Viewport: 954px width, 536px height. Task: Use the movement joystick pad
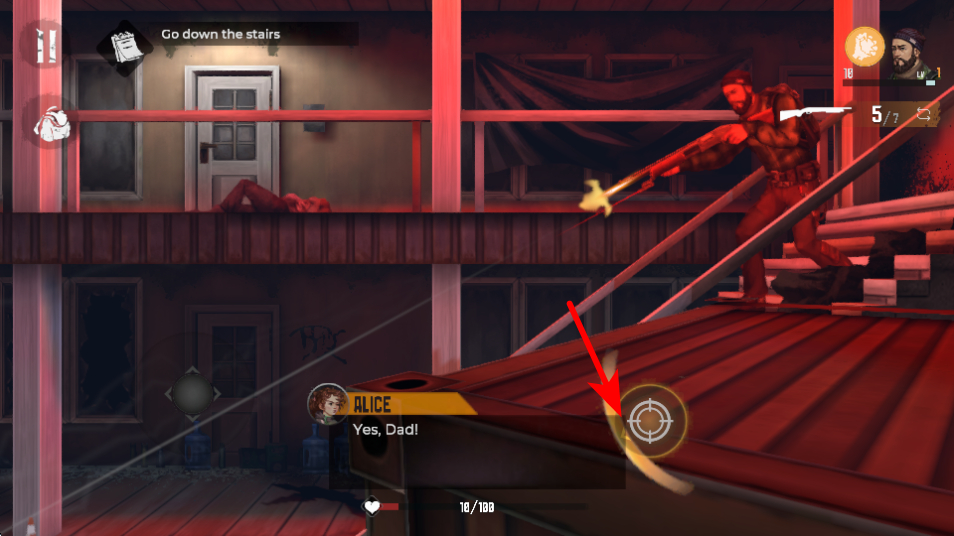[191, 392]
